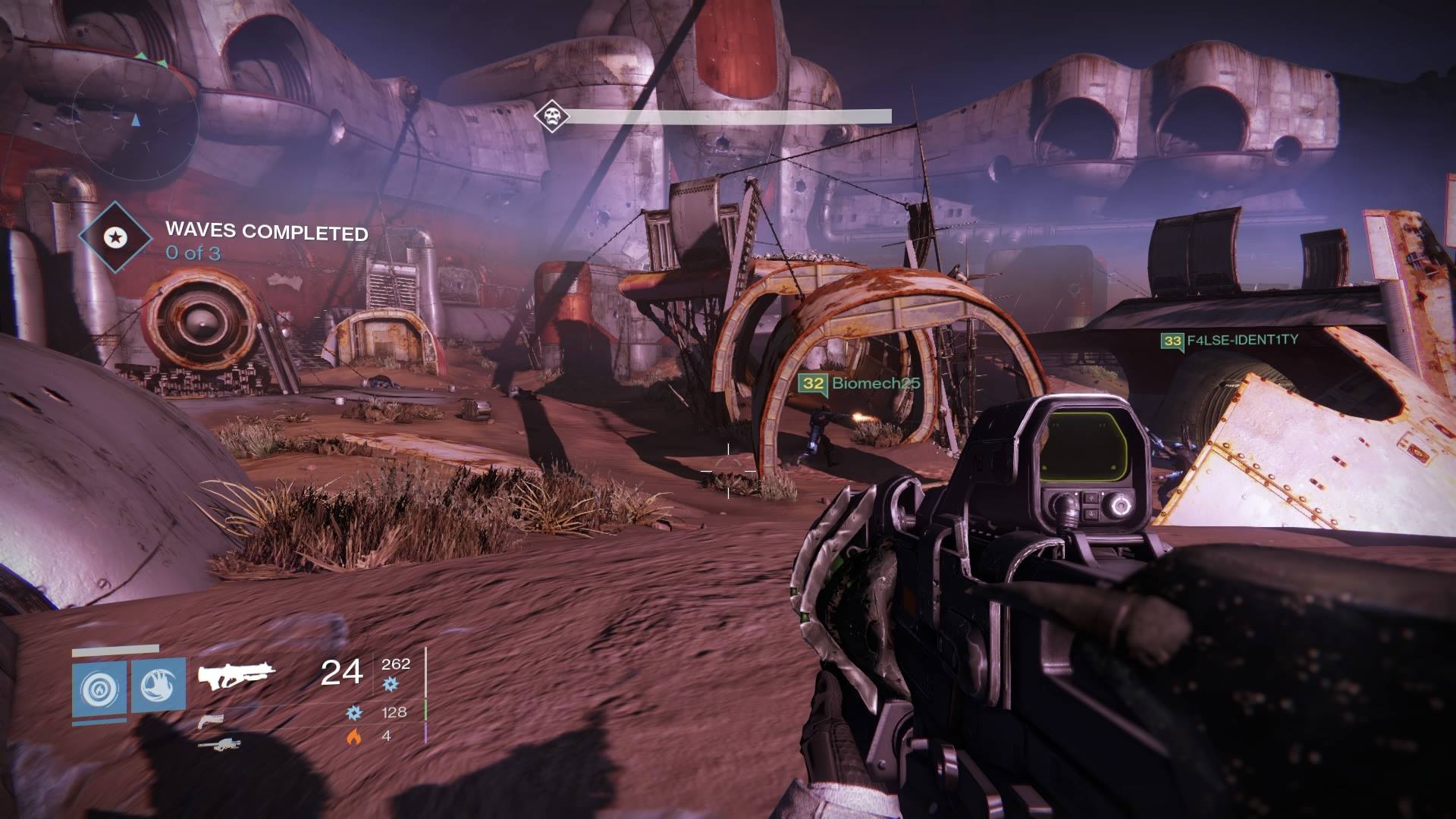Click the white boss health bar
The image size is (1456, 819).
[x=732, y=115]
